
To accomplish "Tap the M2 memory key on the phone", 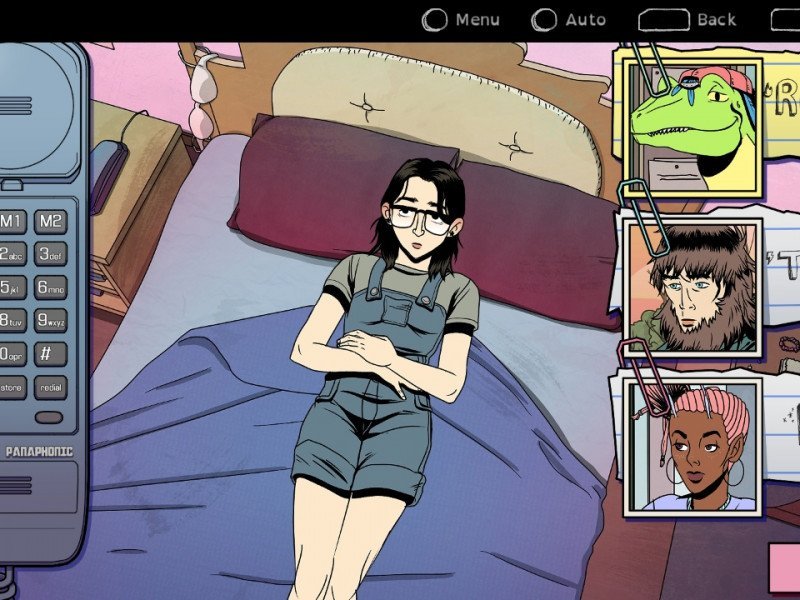I will click(x=51, y=221).
